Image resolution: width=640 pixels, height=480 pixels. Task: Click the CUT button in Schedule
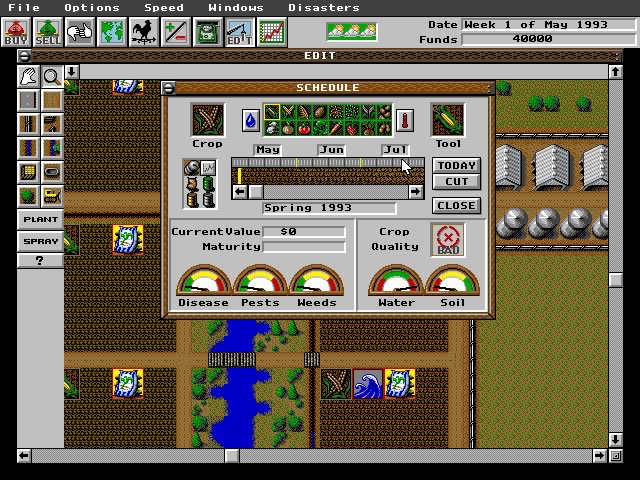pyautogui.click(x=457, y=182)
